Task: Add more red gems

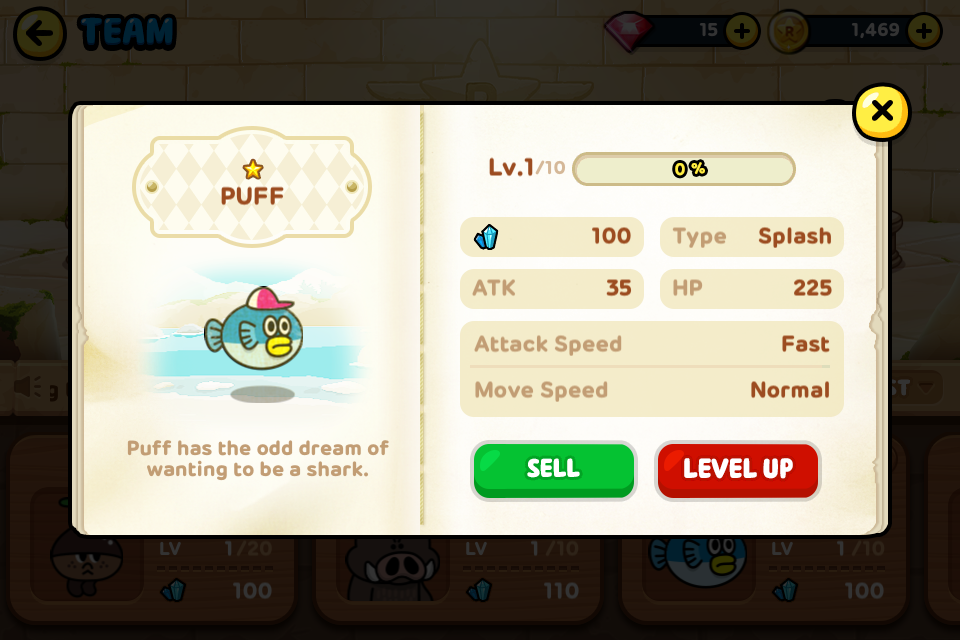Action: [x=741, y=31]
